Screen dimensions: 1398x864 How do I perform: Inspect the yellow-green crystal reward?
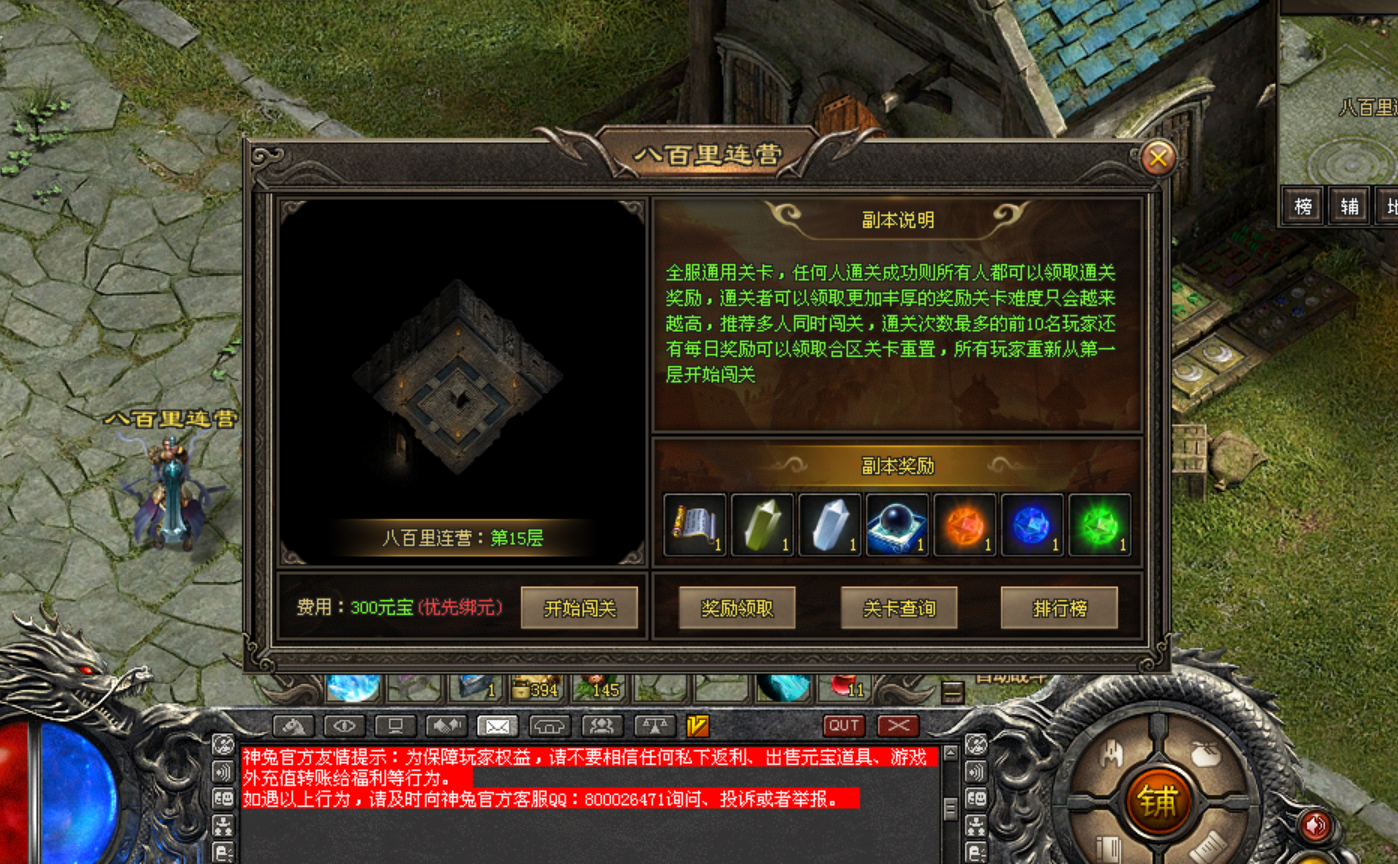(762, 525)
